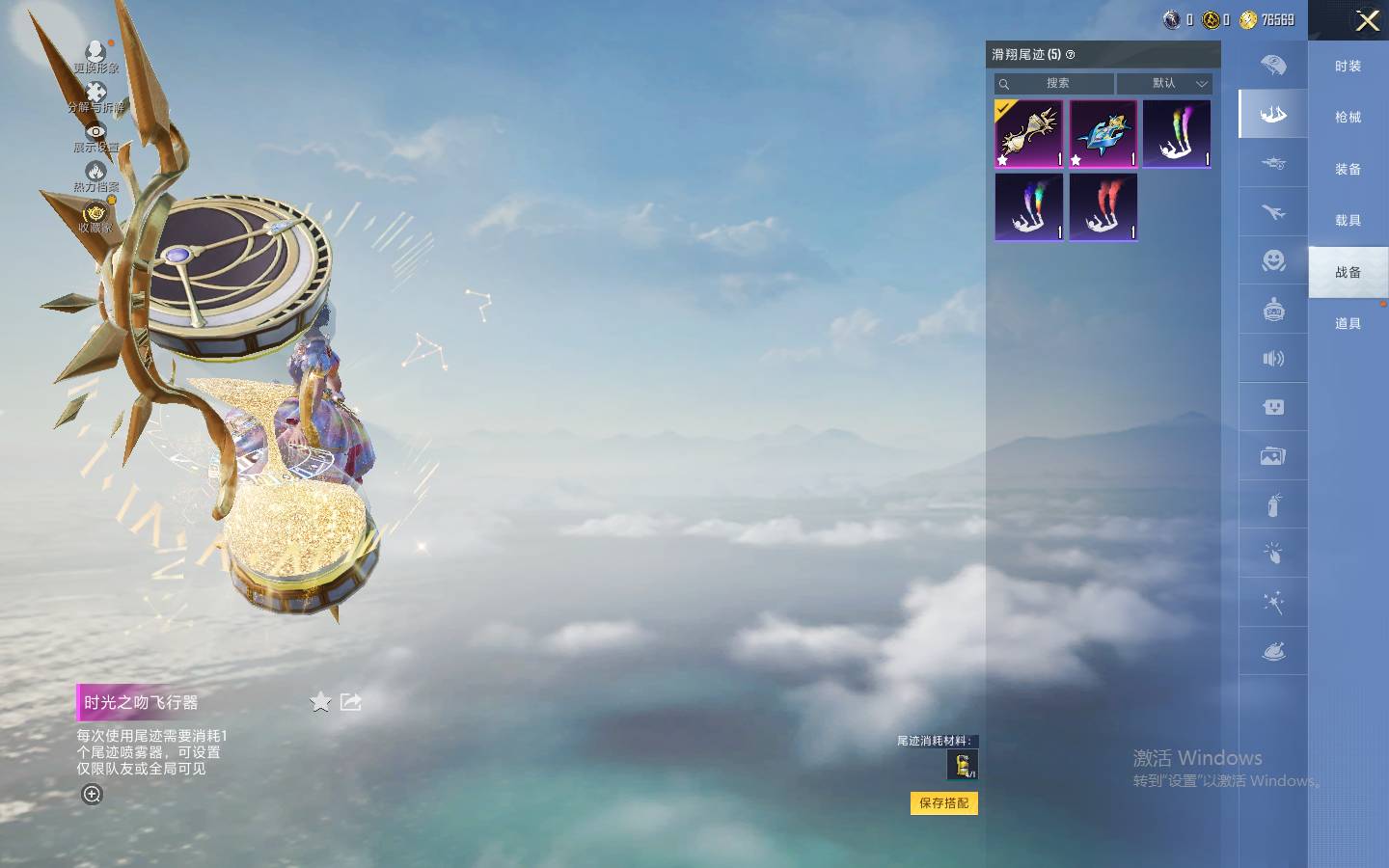Select the red smoke trail item
This screenshot has width=1389, height=868.
tap(1103, 207)
